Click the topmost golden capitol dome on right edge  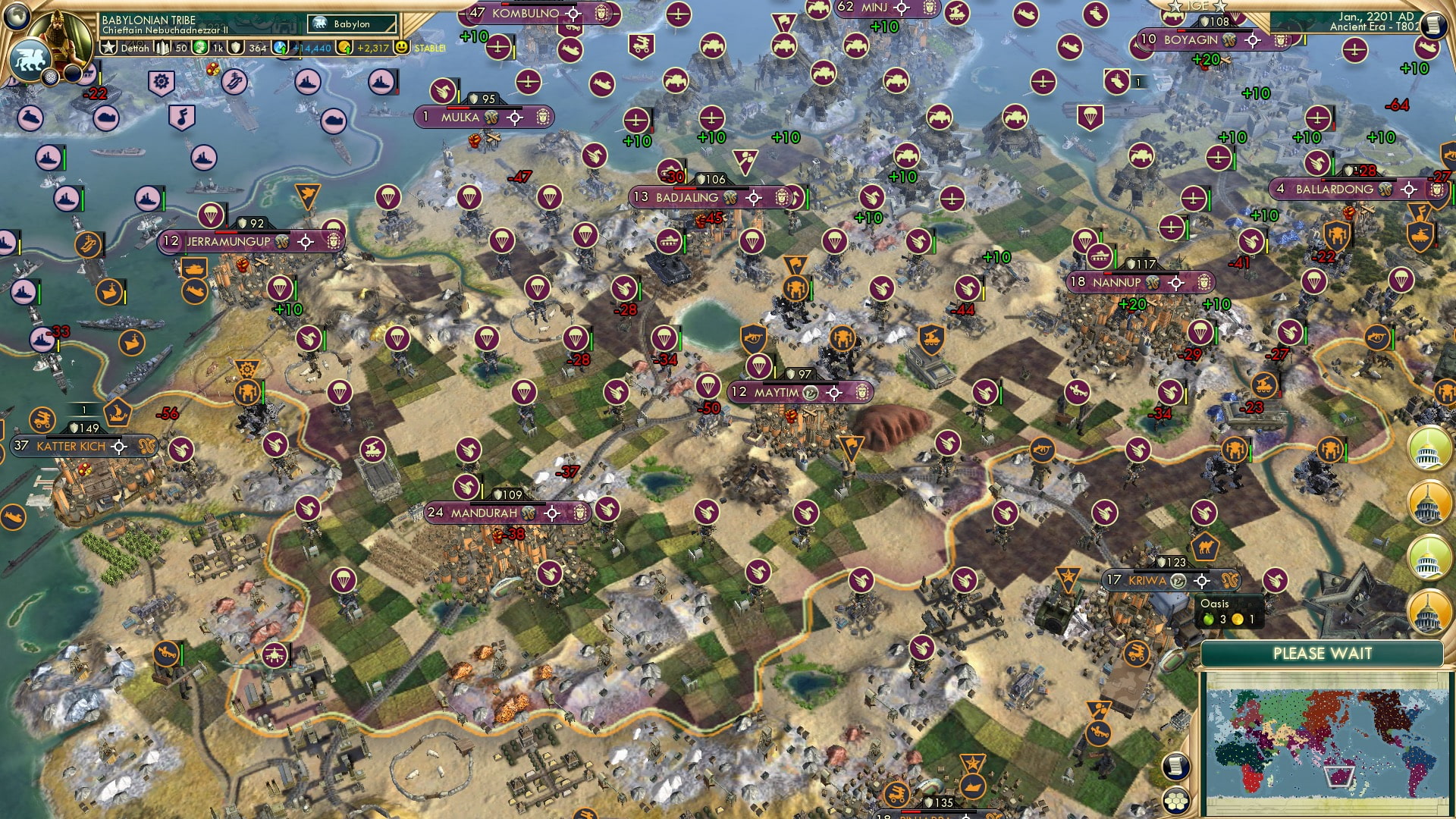pyautogui.click(x=1428, y=503)
